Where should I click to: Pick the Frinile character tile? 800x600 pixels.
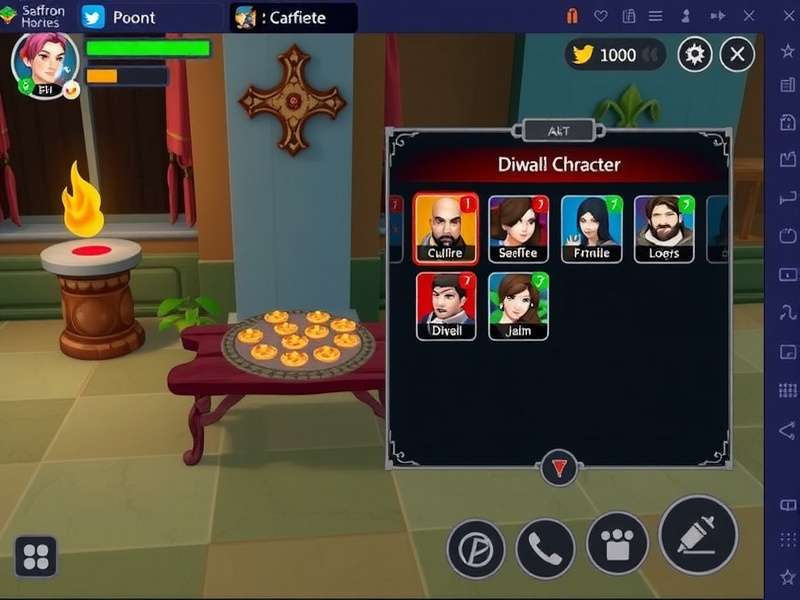[591, 228]
